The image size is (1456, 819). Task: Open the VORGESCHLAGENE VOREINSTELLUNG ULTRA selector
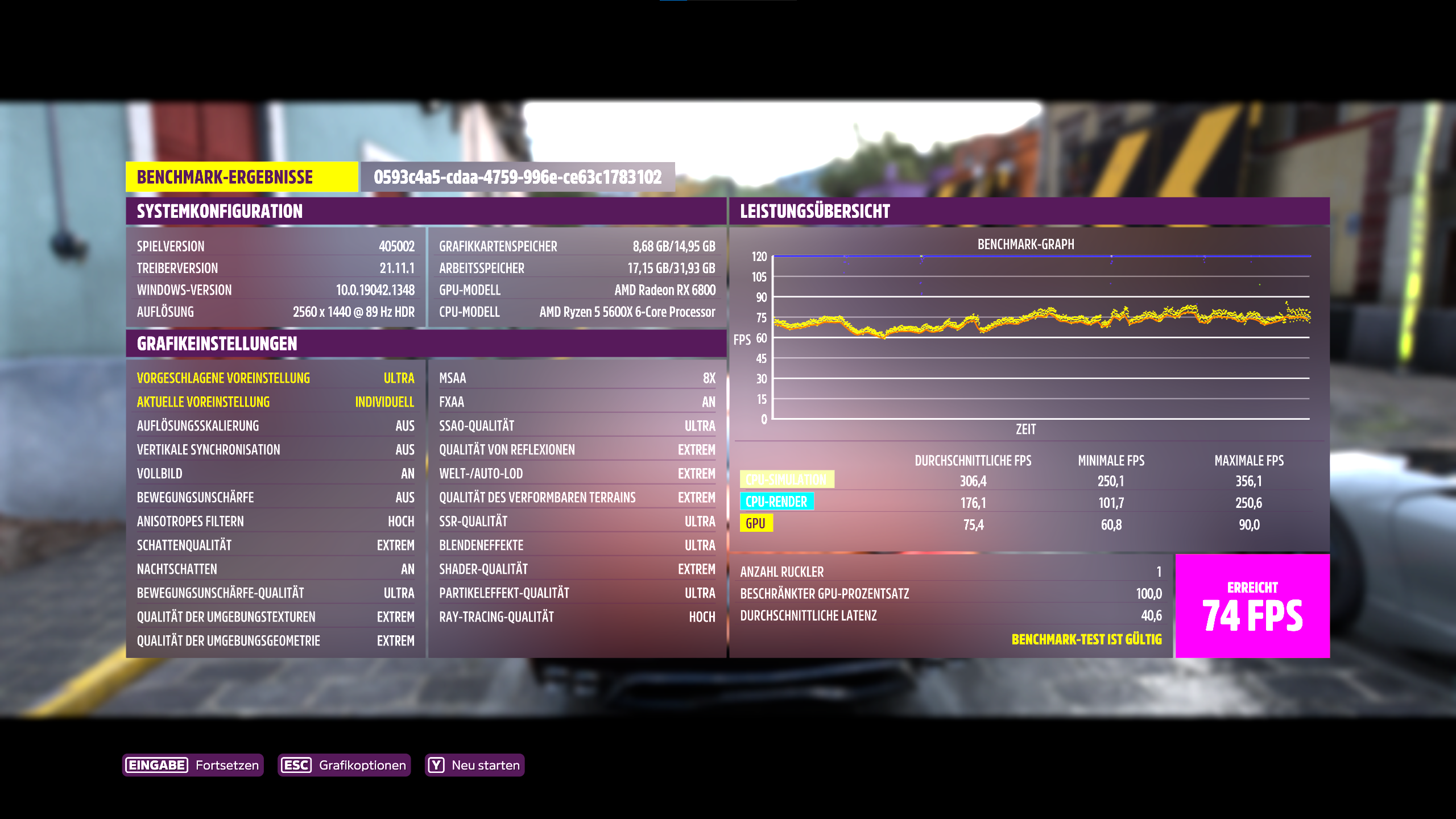pos(276,378)
